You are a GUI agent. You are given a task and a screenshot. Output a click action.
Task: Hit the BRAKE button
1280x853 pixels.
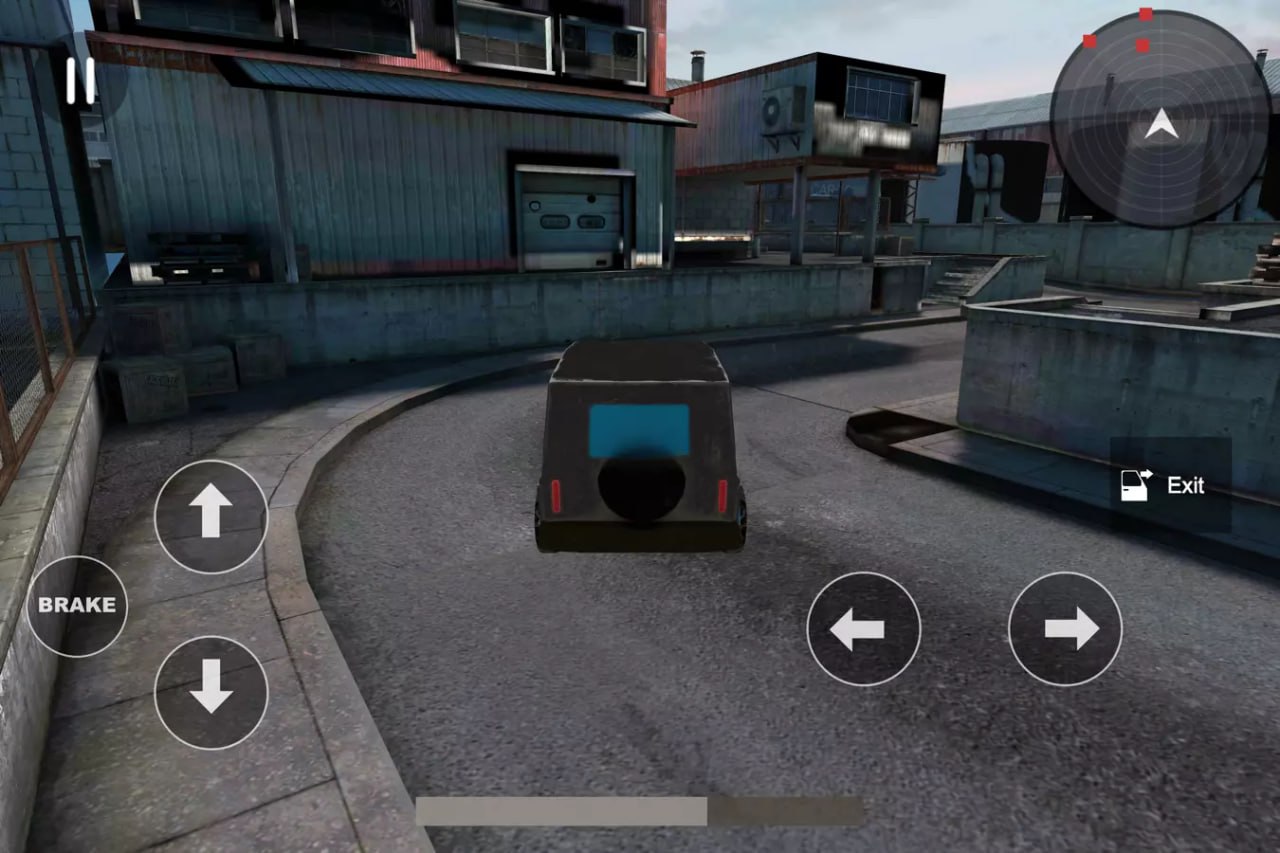77,605
